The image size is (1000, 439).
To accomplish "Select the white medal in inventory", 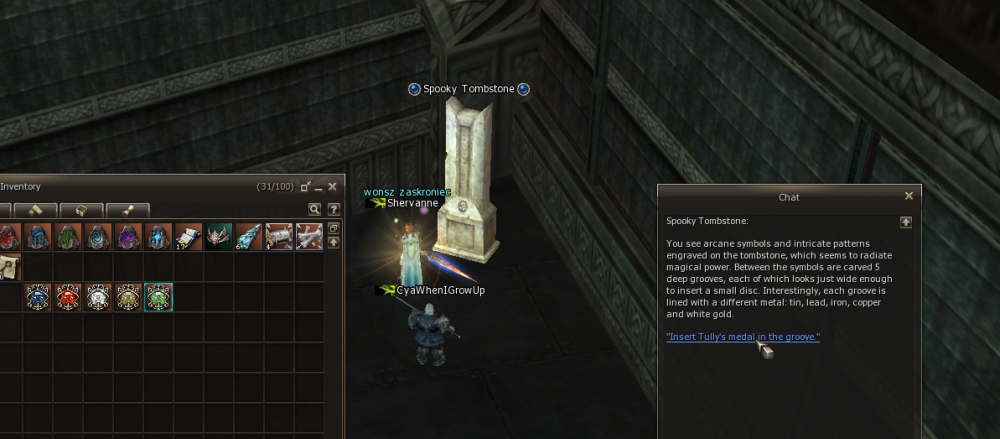I will click(x=98, y=297).
